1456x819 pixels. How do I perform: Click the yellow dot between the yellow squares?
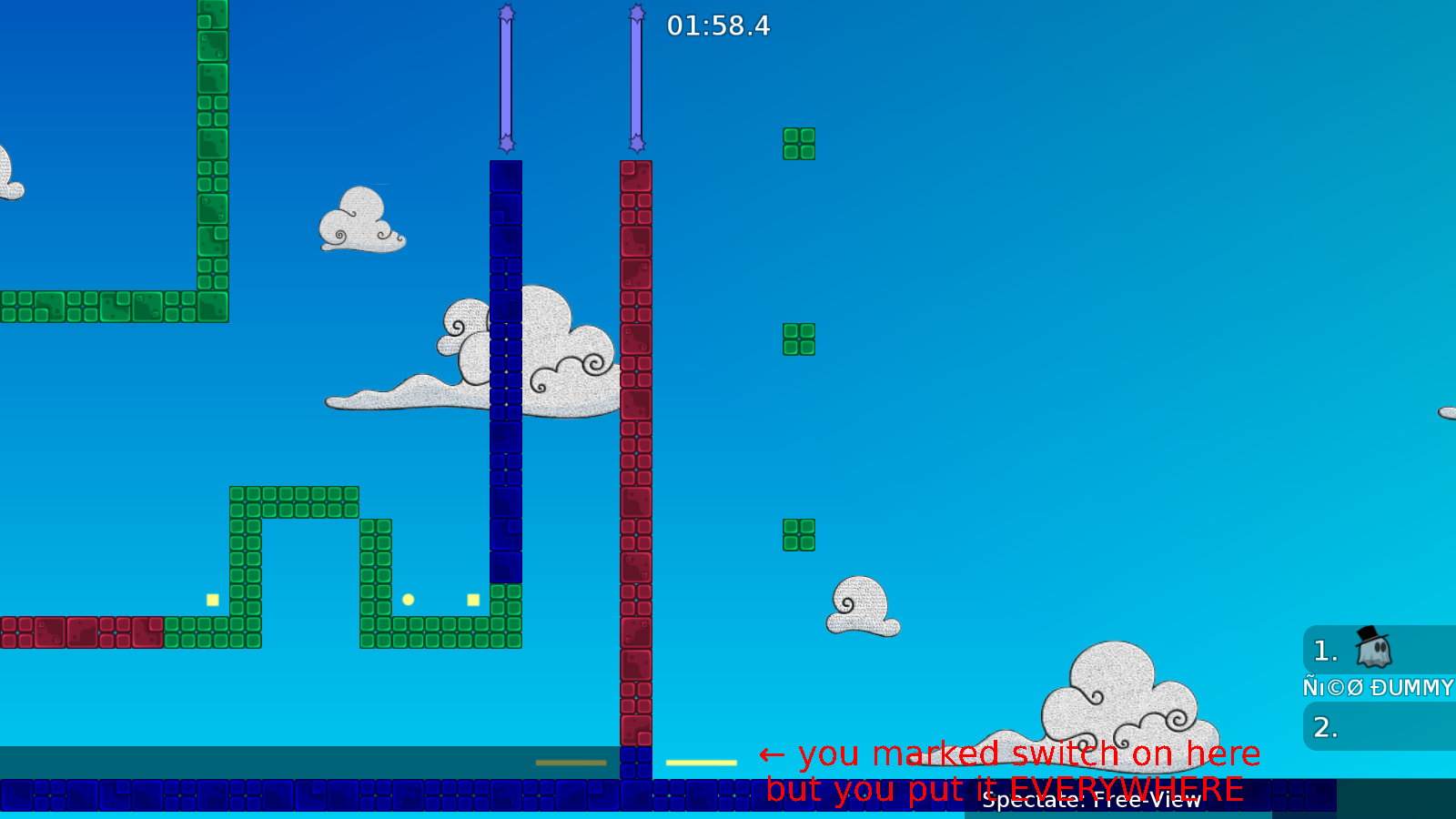pos(408,599)
